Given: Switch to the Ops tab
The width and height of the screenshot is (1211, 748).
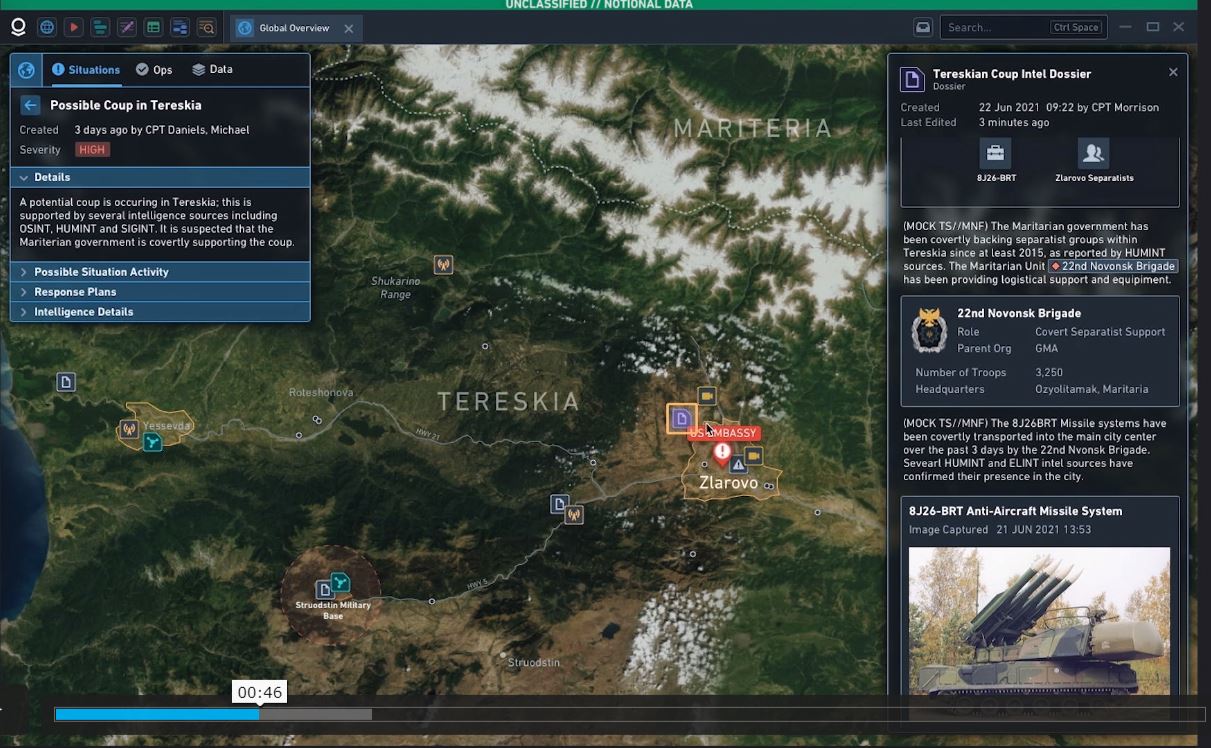Looking at the screenshot, I should 154,70.
